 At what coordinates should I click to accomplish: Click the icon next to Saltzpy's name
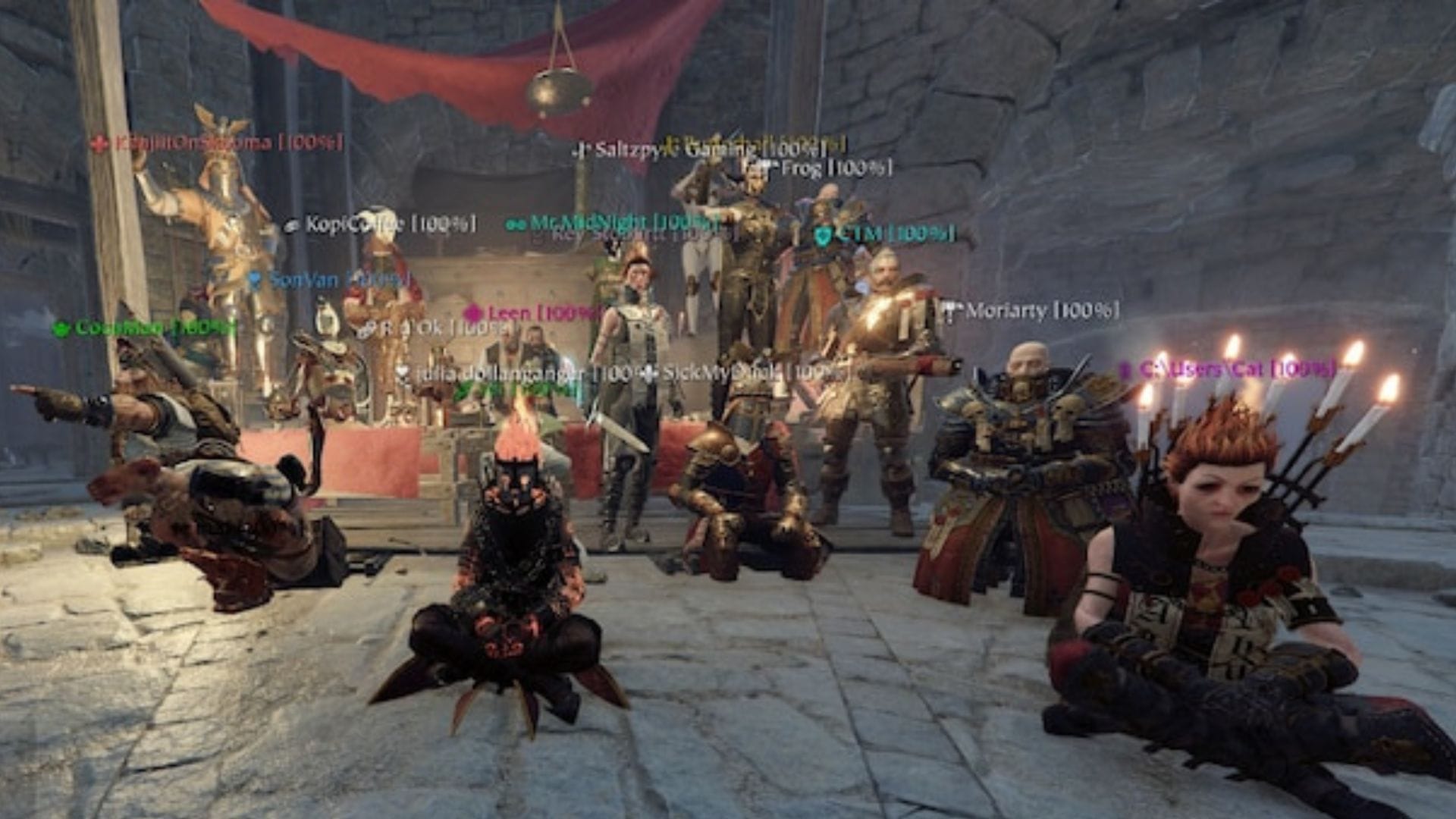coord(580,148)
